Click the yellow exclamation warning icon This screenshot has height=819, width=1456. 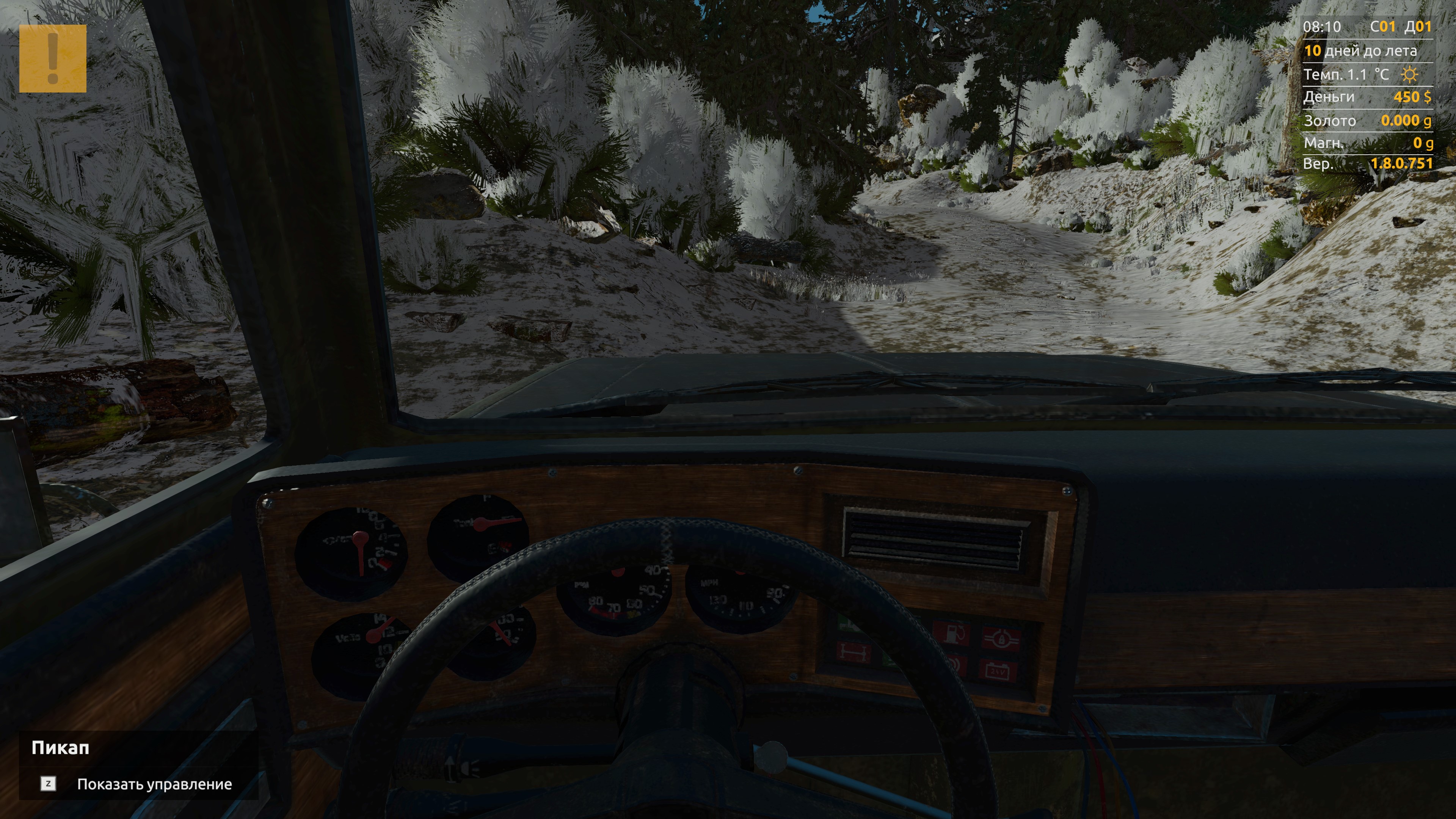(54, 60)
